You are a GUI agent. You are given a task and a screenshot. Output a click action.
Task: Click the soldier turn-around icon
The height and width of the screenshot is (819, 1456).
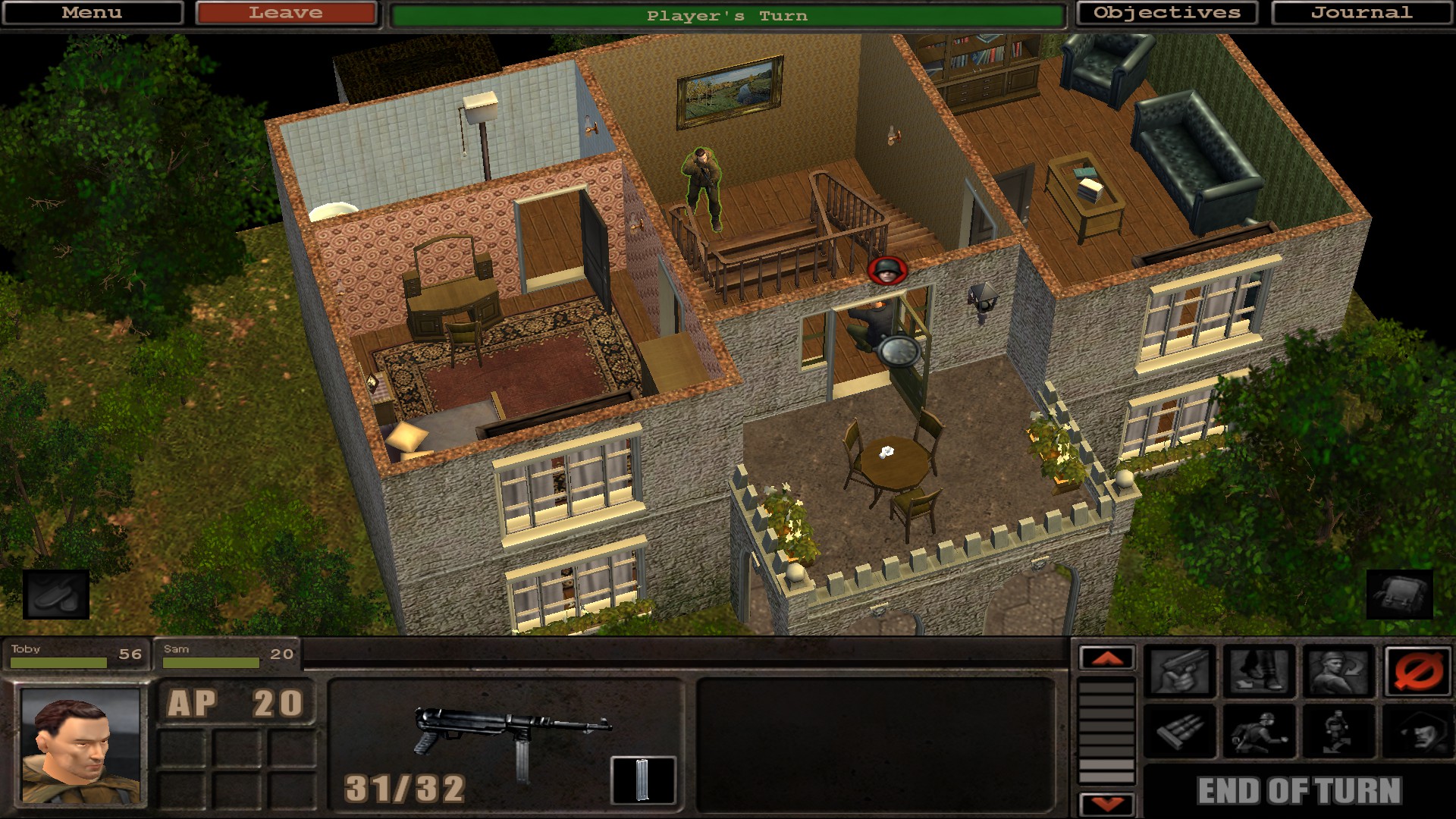pyautogui.click(x=1338, y=672)
